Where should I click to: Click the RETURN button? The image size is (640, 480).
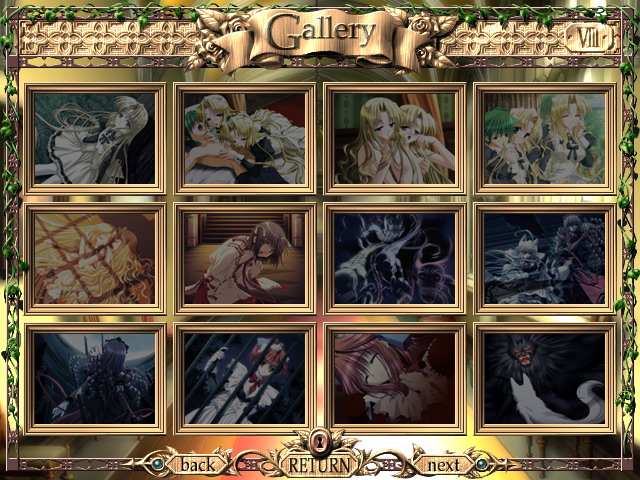click(x=320, y=464)
